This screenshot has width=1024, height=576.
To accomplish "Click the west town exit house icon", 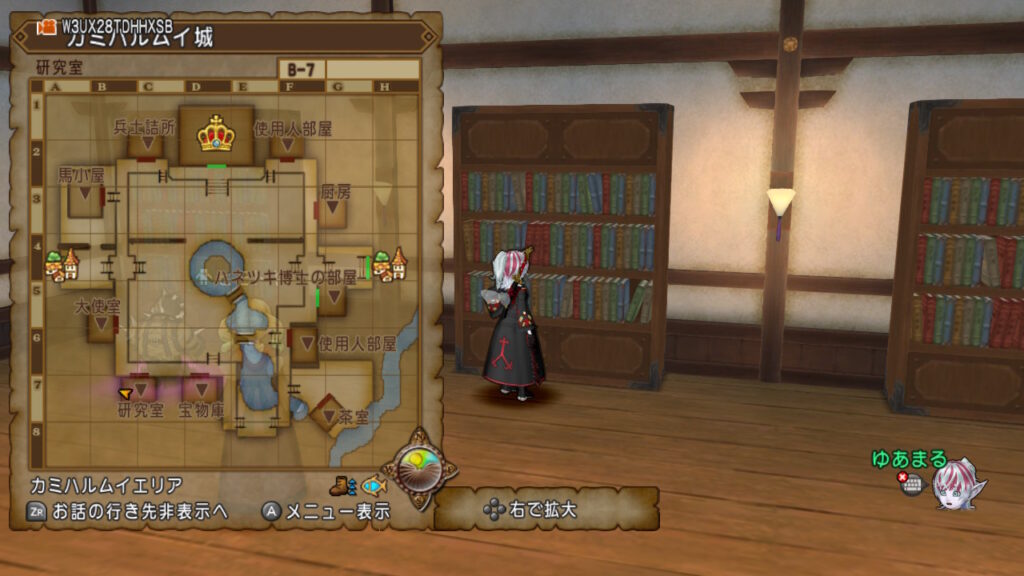I will click(62, 265).
